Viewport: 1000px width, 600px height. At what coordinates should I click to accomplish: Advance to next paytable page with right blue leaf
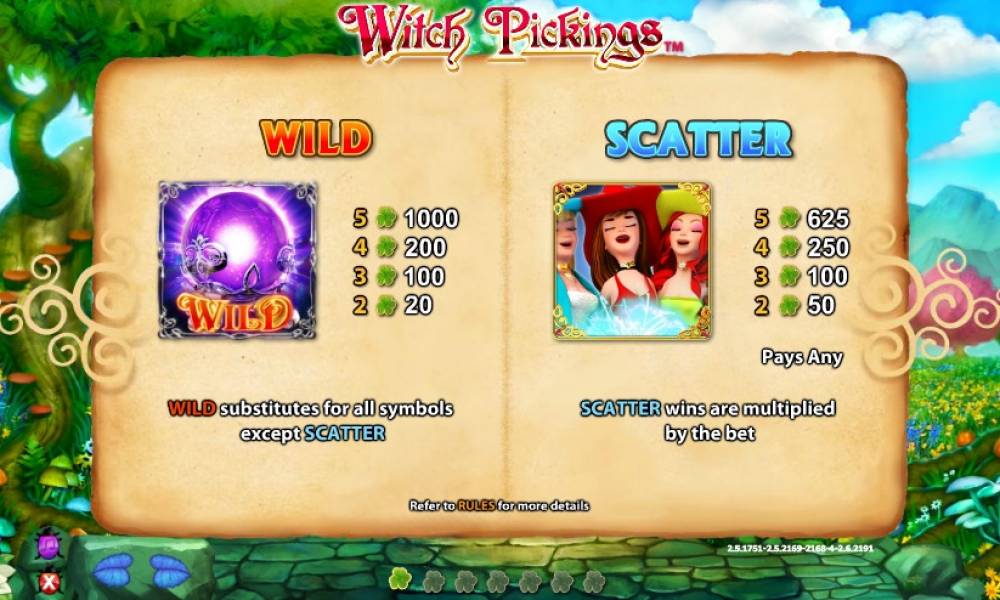click(170, 571)
